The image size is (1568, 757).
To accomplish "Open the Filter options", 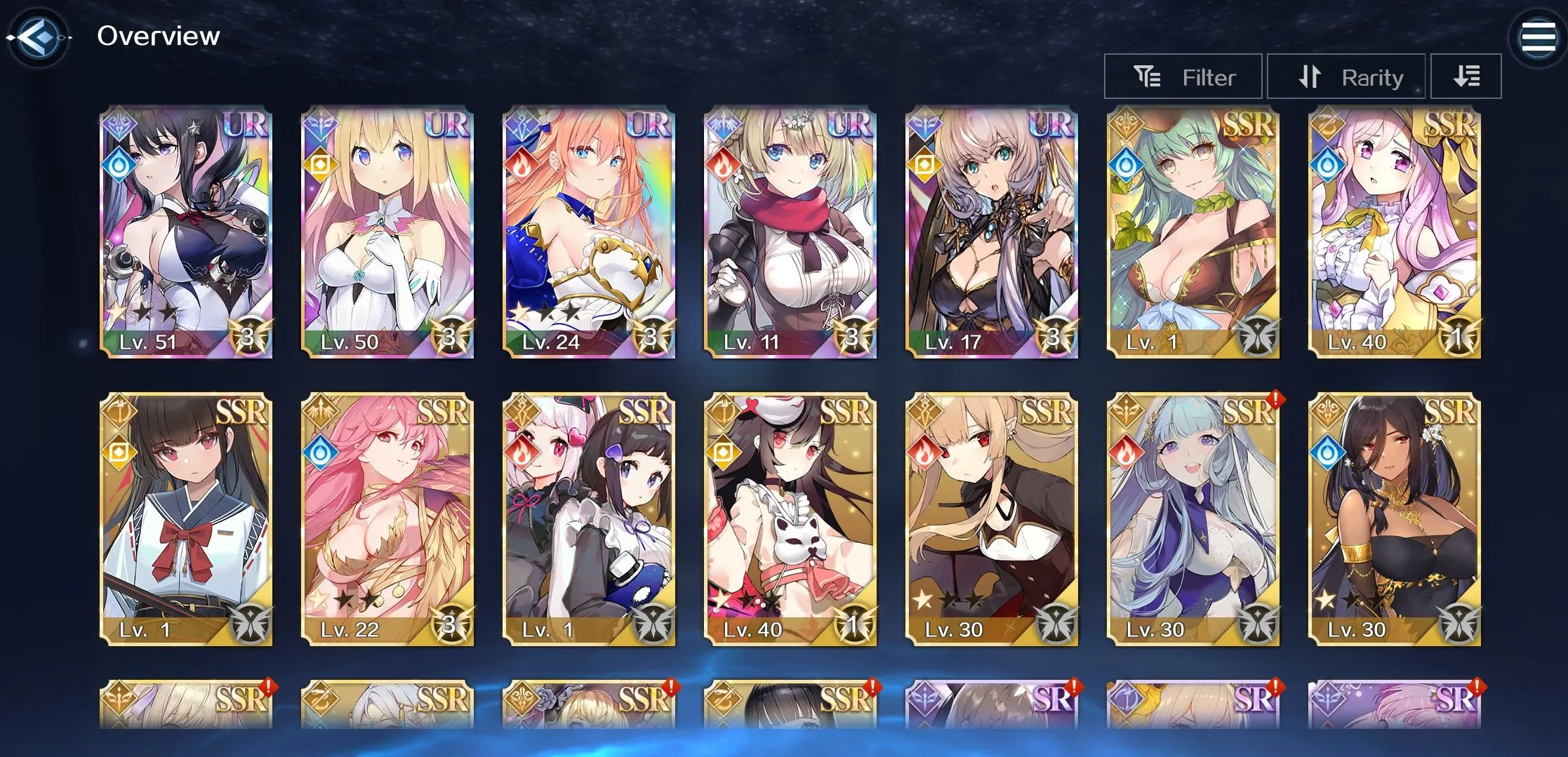I will click(x=1183, y=76).
